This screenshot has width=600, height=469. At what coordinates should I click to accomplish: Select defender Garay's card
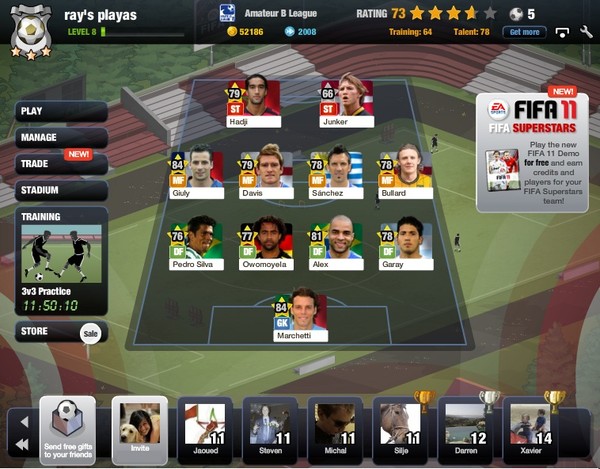406,245
